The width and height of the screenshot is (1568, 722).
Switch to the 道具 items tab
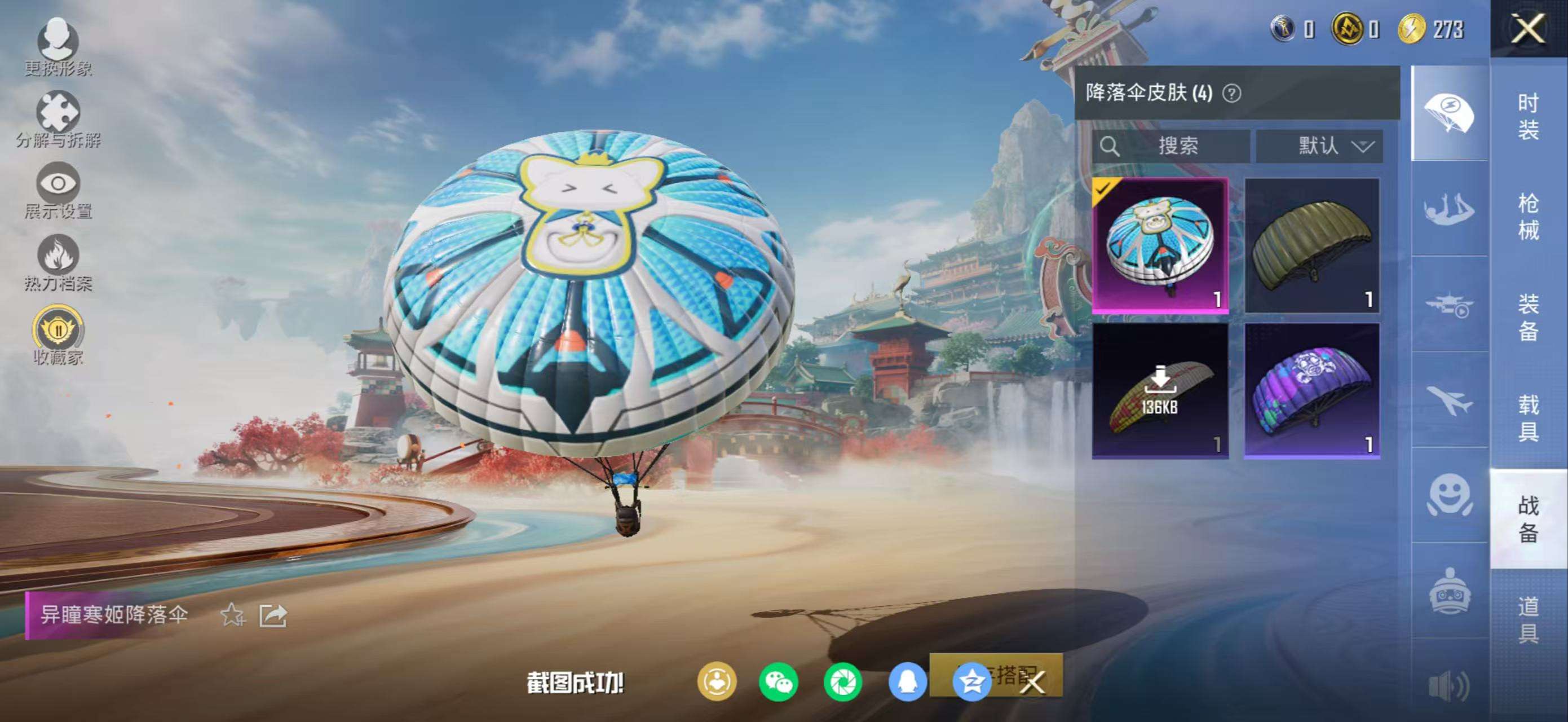pyautogui.click(x=1528, y=619)
